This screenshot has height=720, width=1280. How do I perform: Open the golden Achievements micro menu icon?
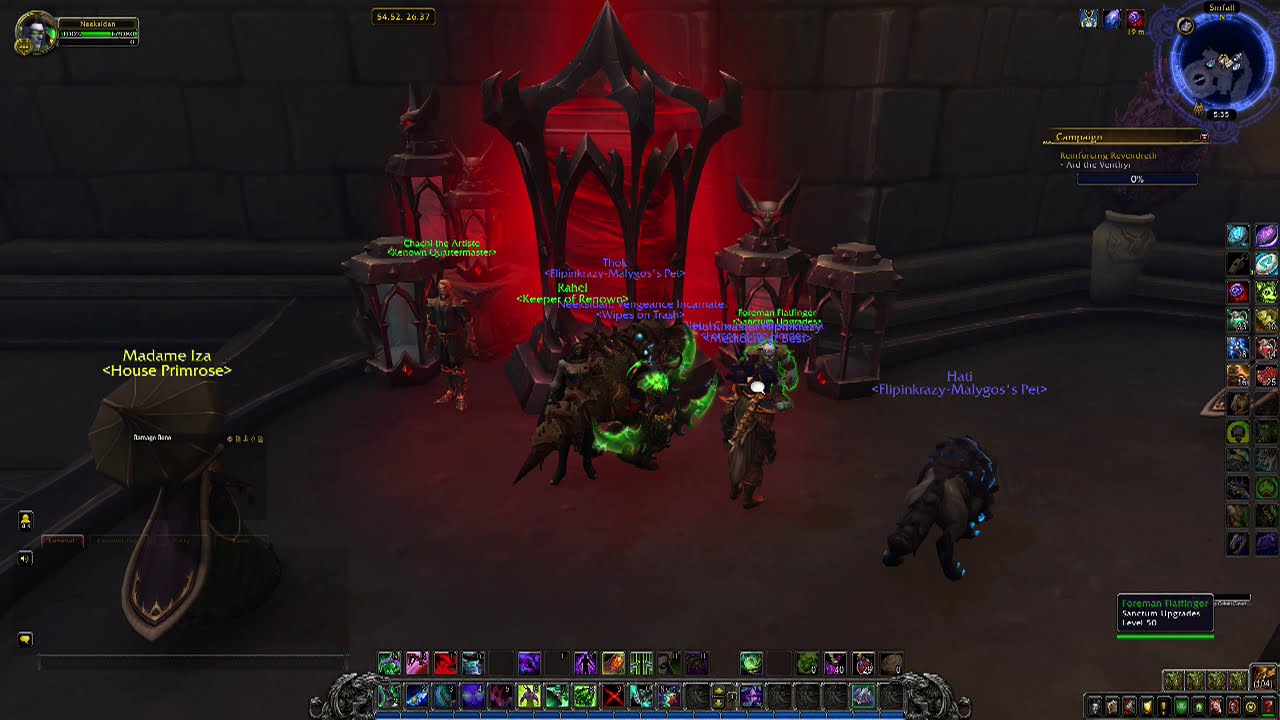coord(1146,706)
